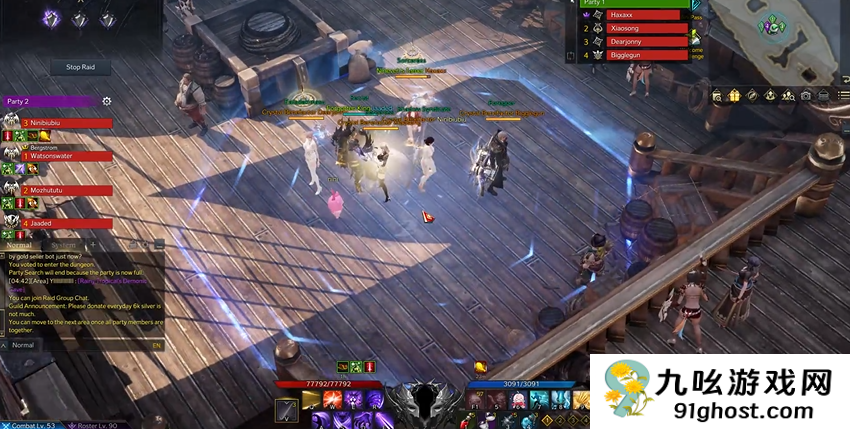Use the item in the F1 slot
The width and height of the screenshot is (850, 429).
(474, 401)
